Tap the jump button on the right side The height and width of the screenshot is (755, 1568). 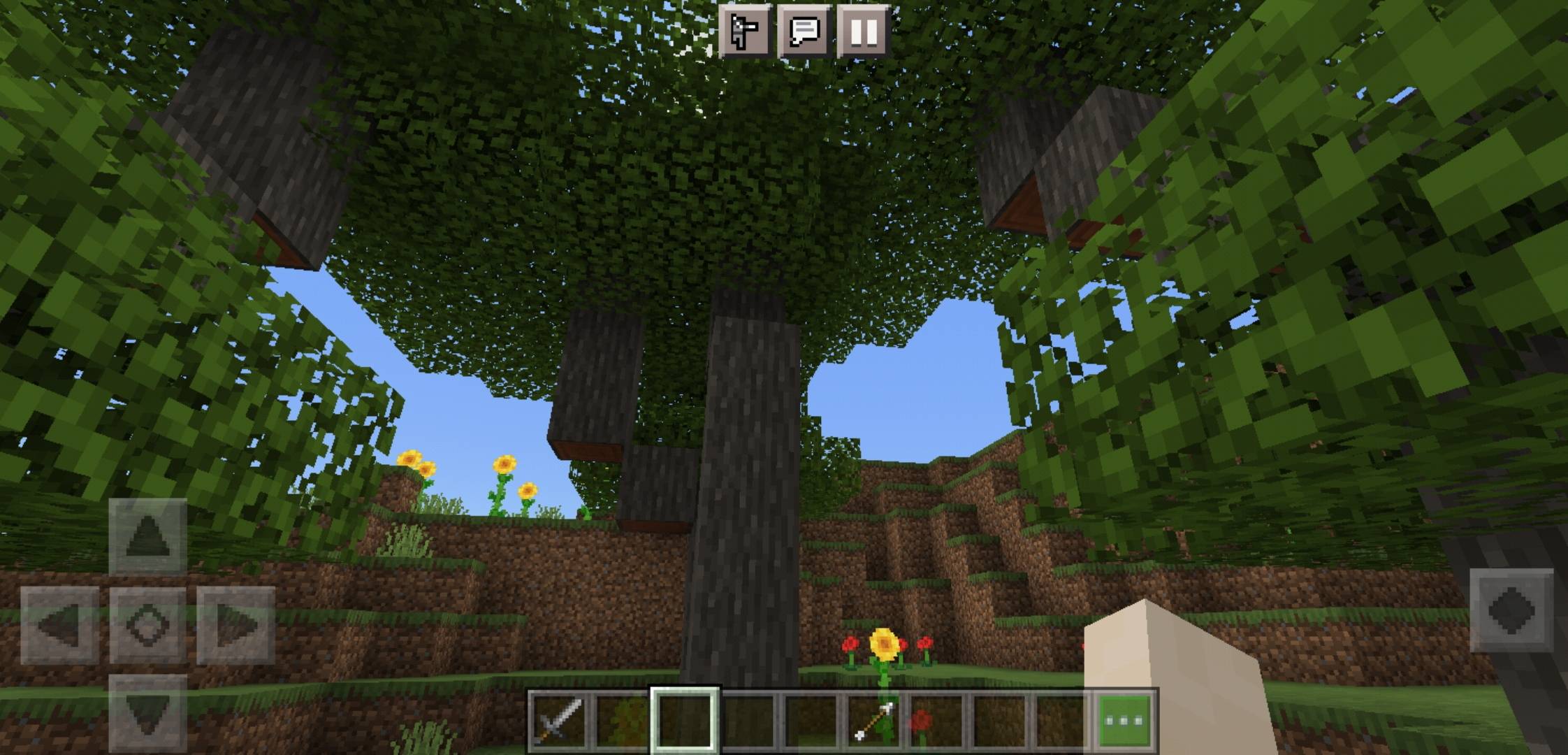coord(1511,610)
